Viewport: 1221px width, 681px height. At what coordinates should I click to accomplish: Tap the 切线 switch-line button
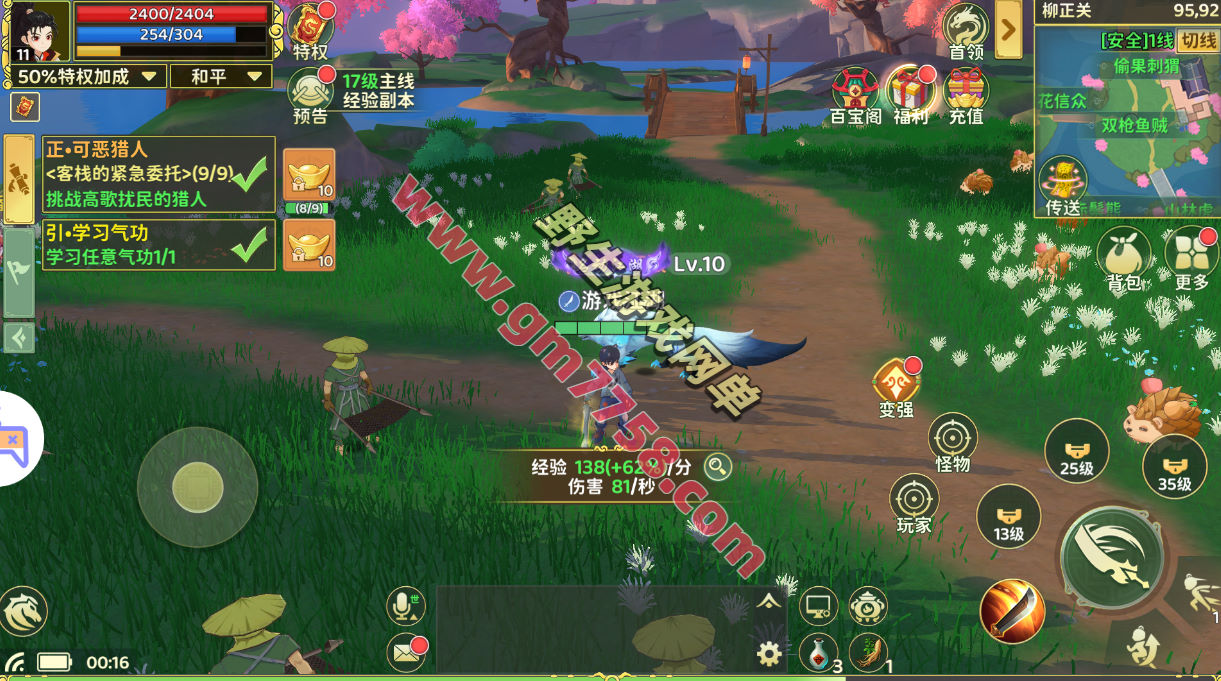(1196, 41)
